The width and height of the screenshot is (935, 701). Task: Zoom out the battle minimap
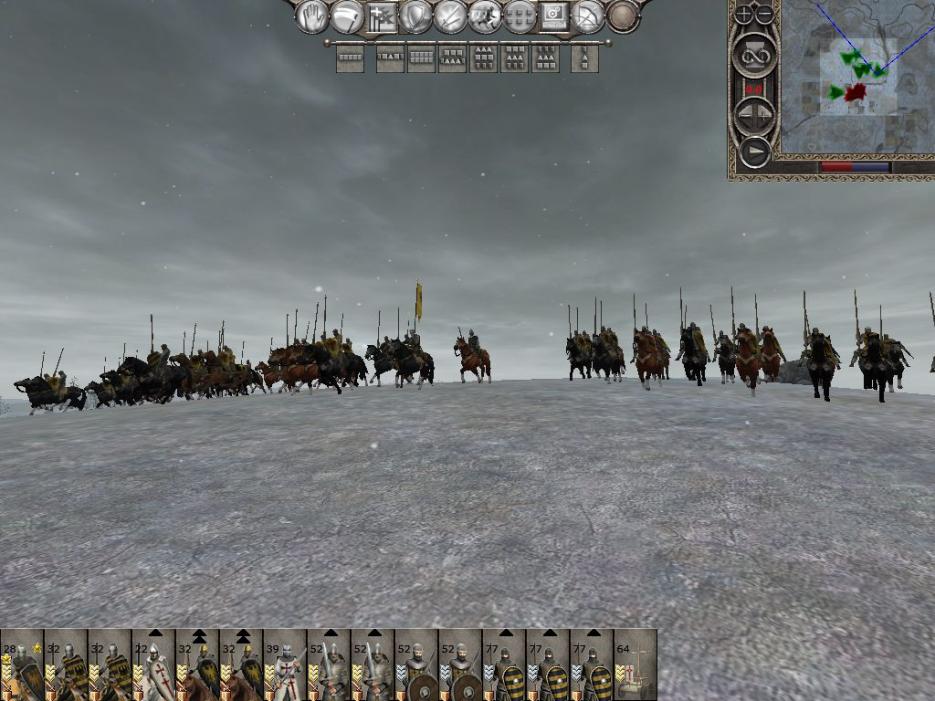click(765, 14)
